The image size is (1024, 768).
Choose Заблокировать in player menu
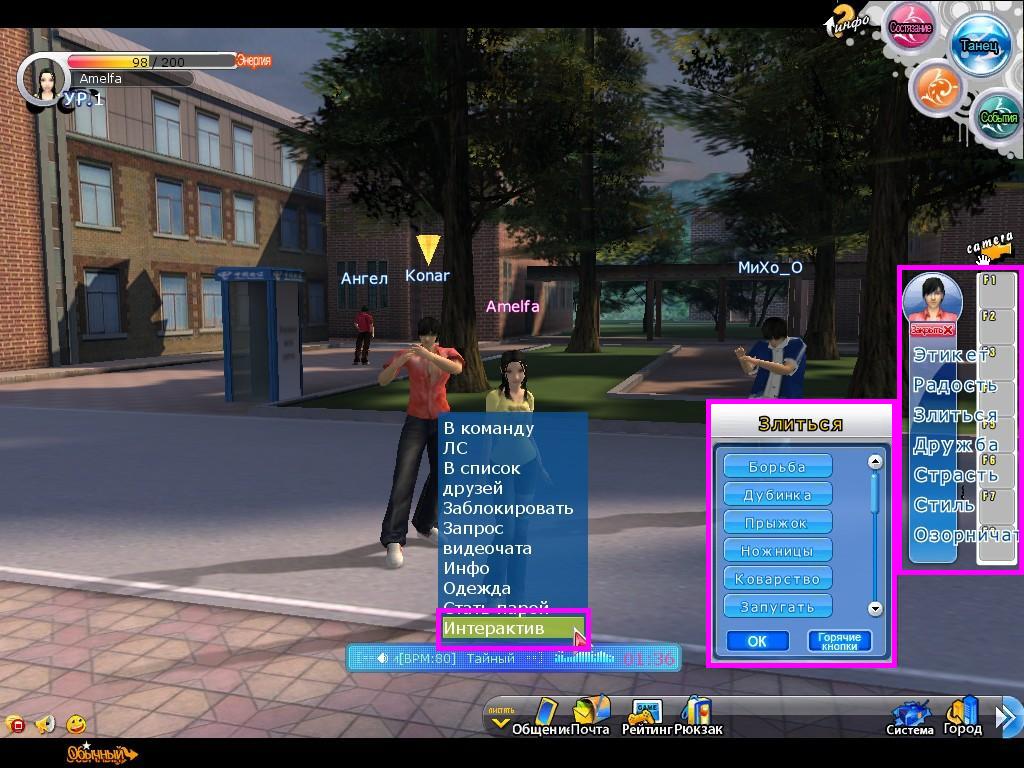(508, 508)
